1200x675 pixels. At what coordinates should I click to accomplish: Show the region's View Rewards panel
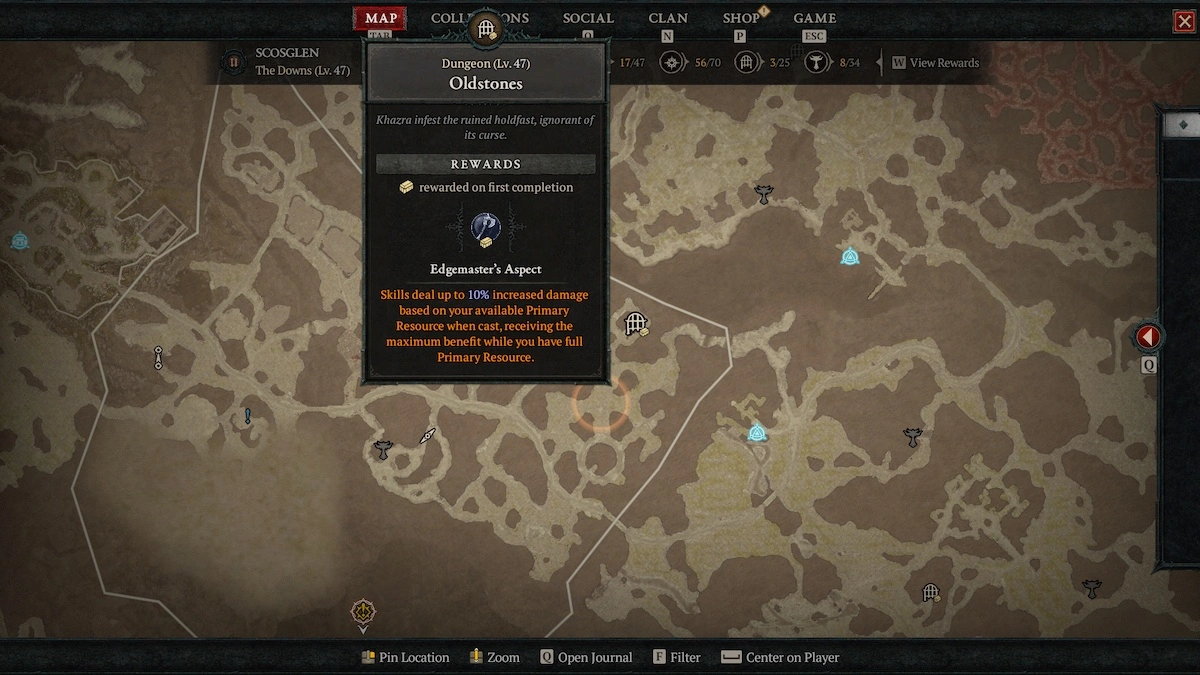[x=935, y=63]
